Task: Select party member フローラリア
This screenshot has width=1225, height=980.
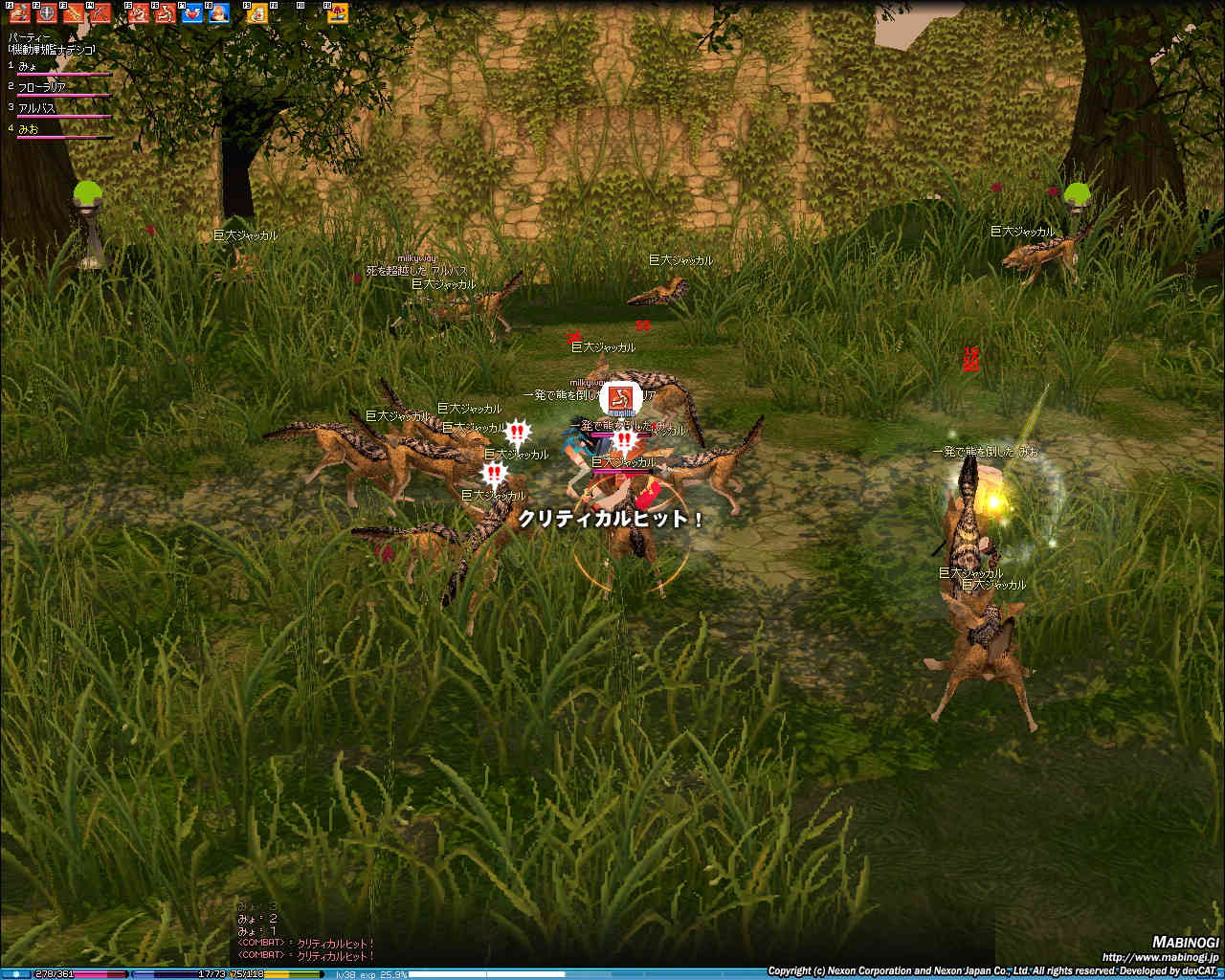Action: [42, 87]
